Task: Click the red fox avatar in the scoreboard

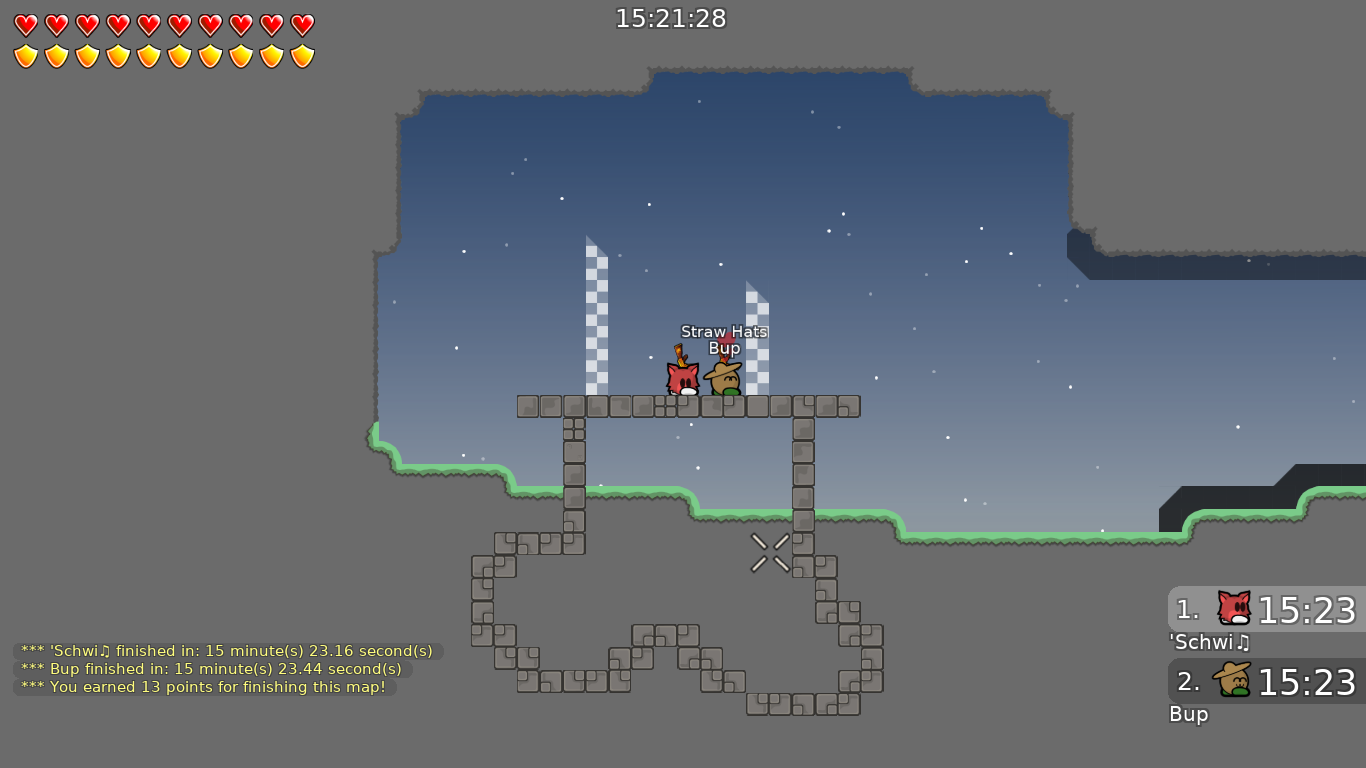Action: pyautogui.click(x=1232, y=607)
